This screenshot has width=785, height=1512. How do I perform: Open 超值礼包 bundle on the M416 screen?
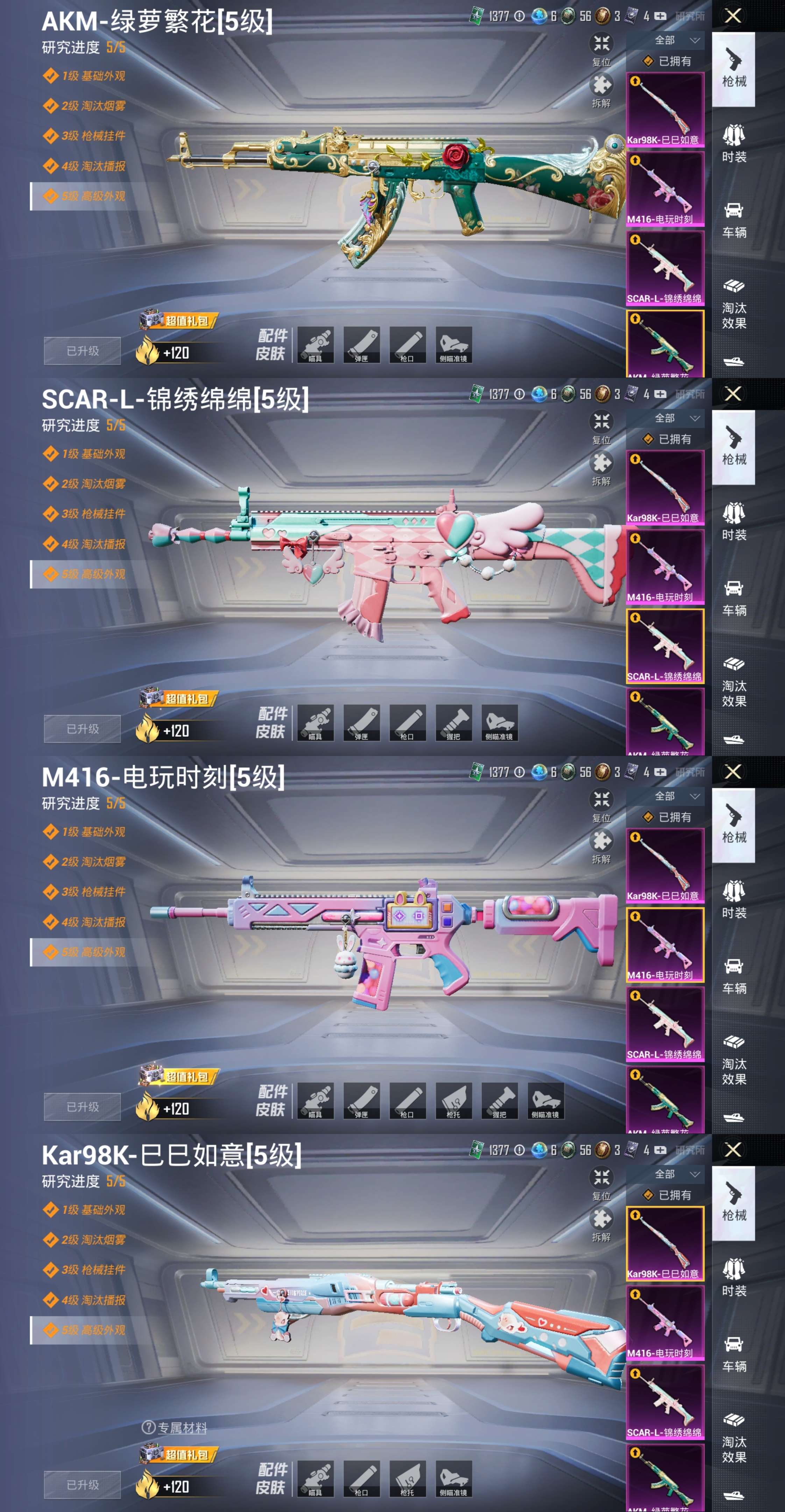(x=179, y=1077)
